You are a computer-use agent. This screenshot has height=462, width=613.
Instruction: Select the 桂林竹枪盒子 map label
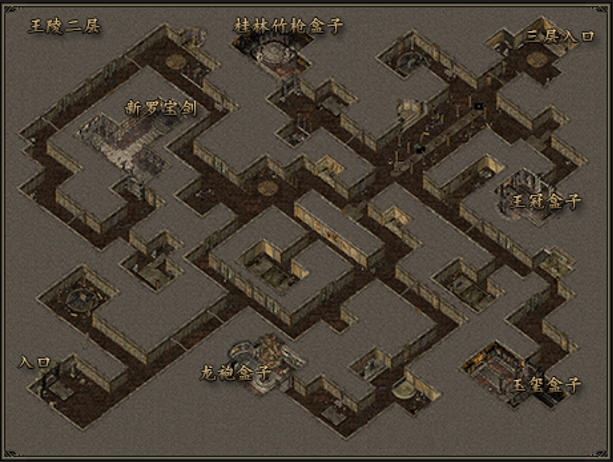[288, 25]
